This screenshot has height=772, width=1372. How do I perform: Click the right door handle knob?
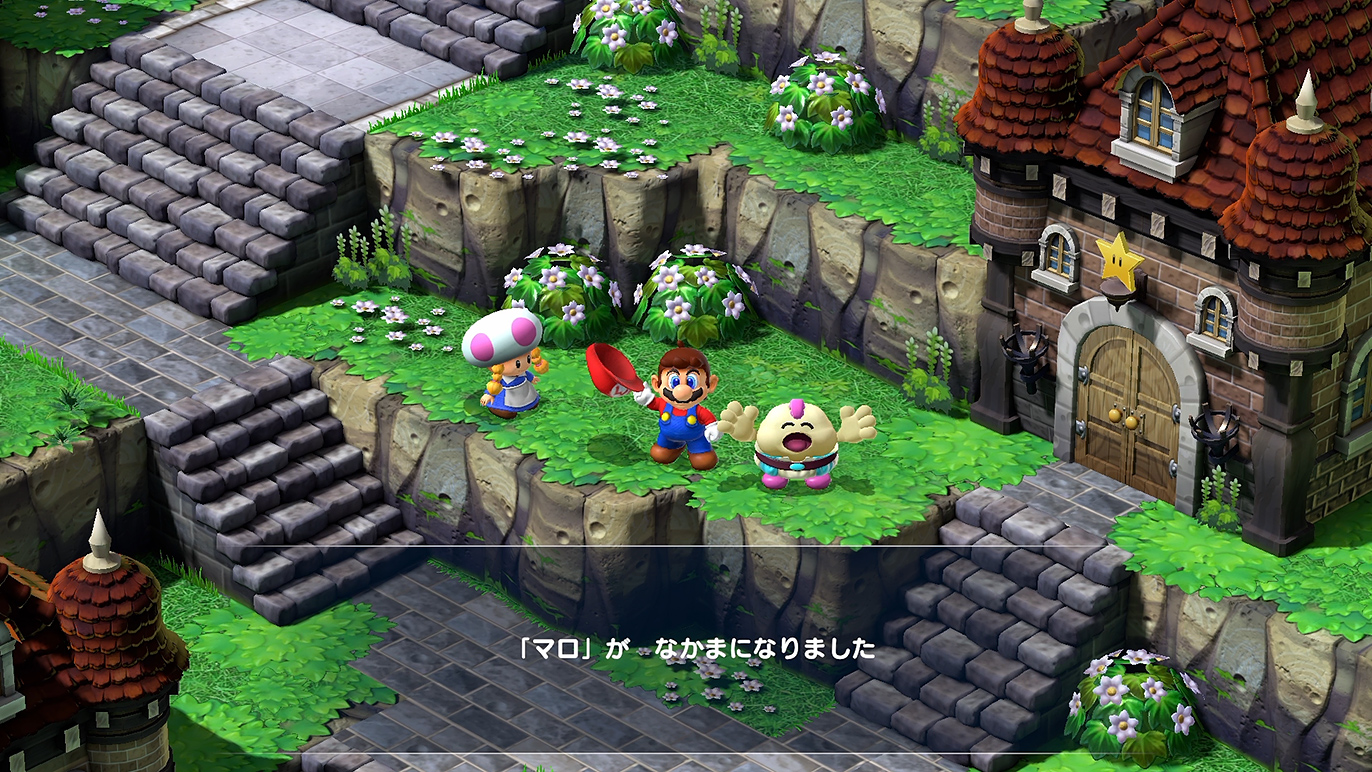pyautogui.click(x=1130, y=423)
